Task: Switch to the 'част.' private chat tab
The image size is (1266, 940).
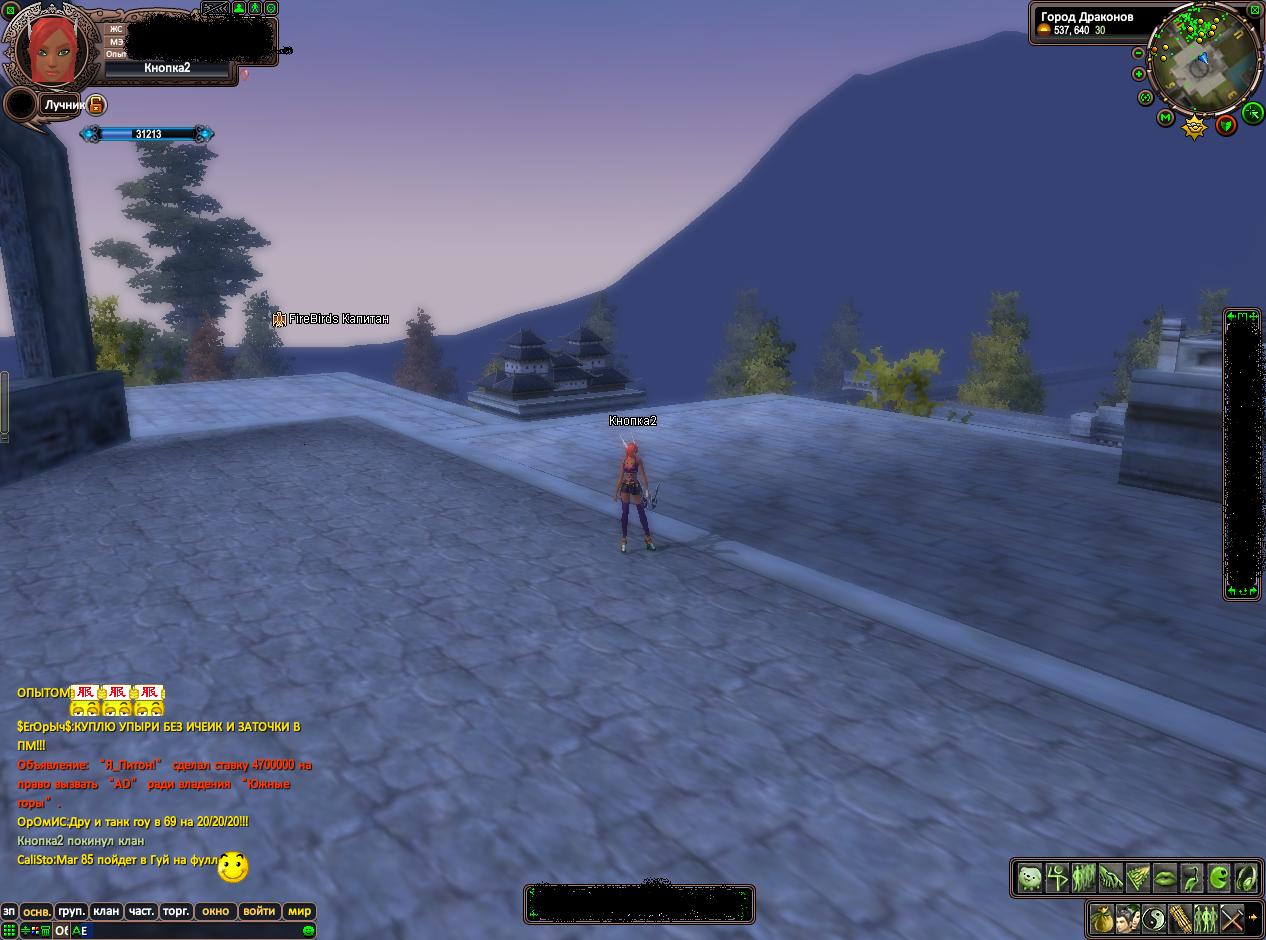Action: 141,911
